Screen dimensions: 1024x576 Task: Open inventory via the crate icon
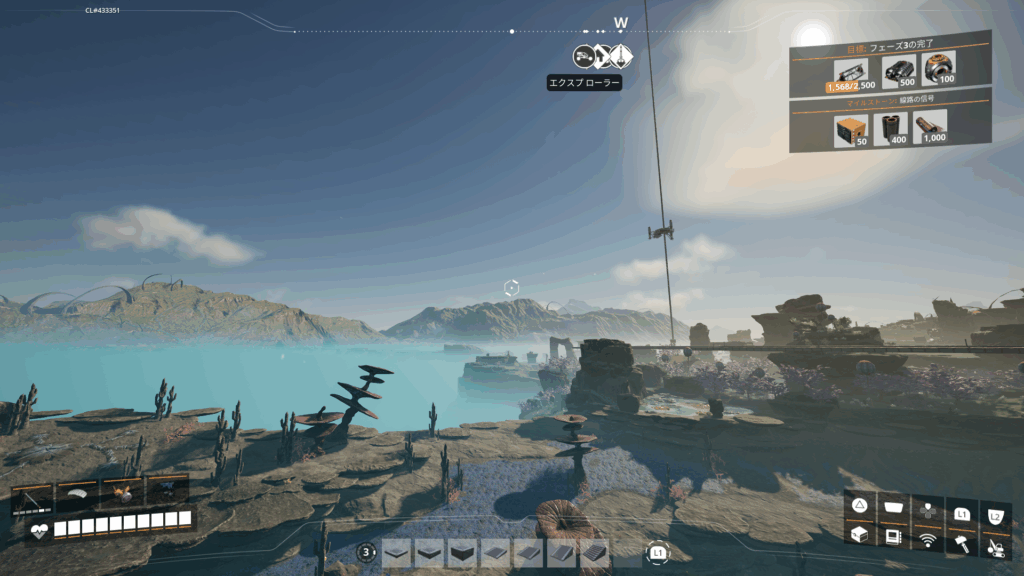pyautogui.click(x=859, y=536)
